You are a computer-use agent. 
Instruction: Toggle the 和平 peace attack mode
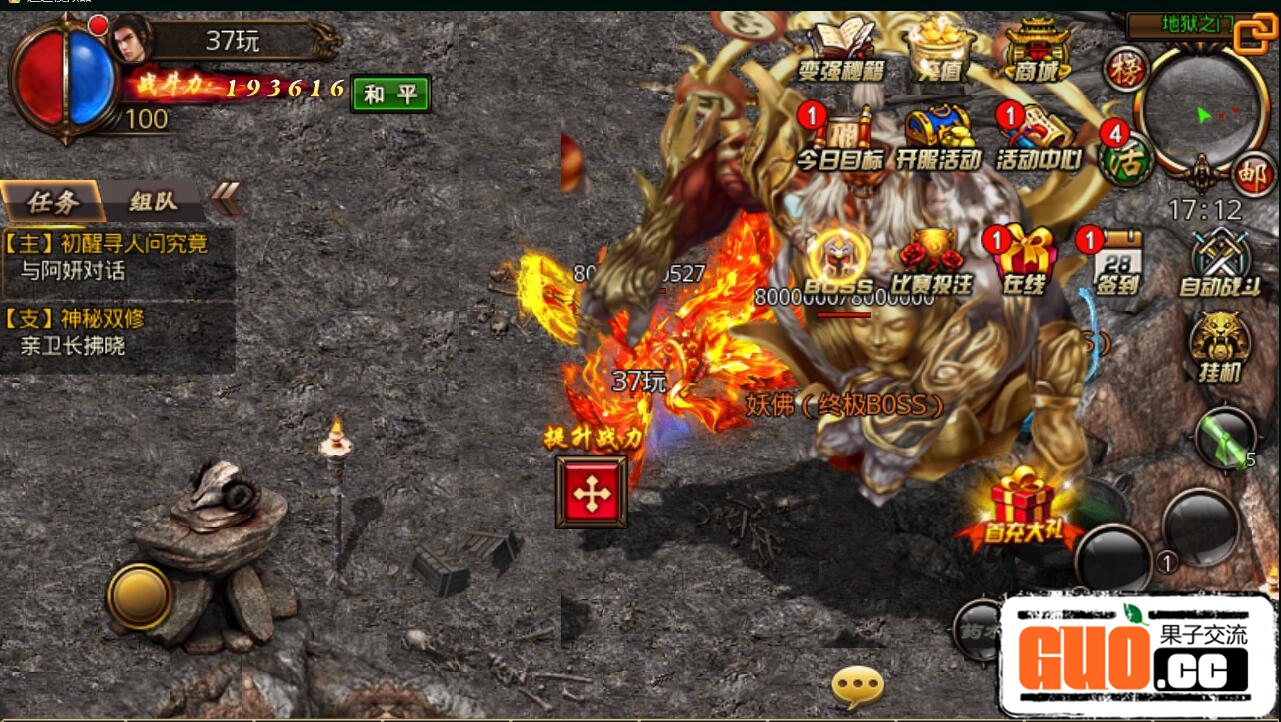pos(390,94)
